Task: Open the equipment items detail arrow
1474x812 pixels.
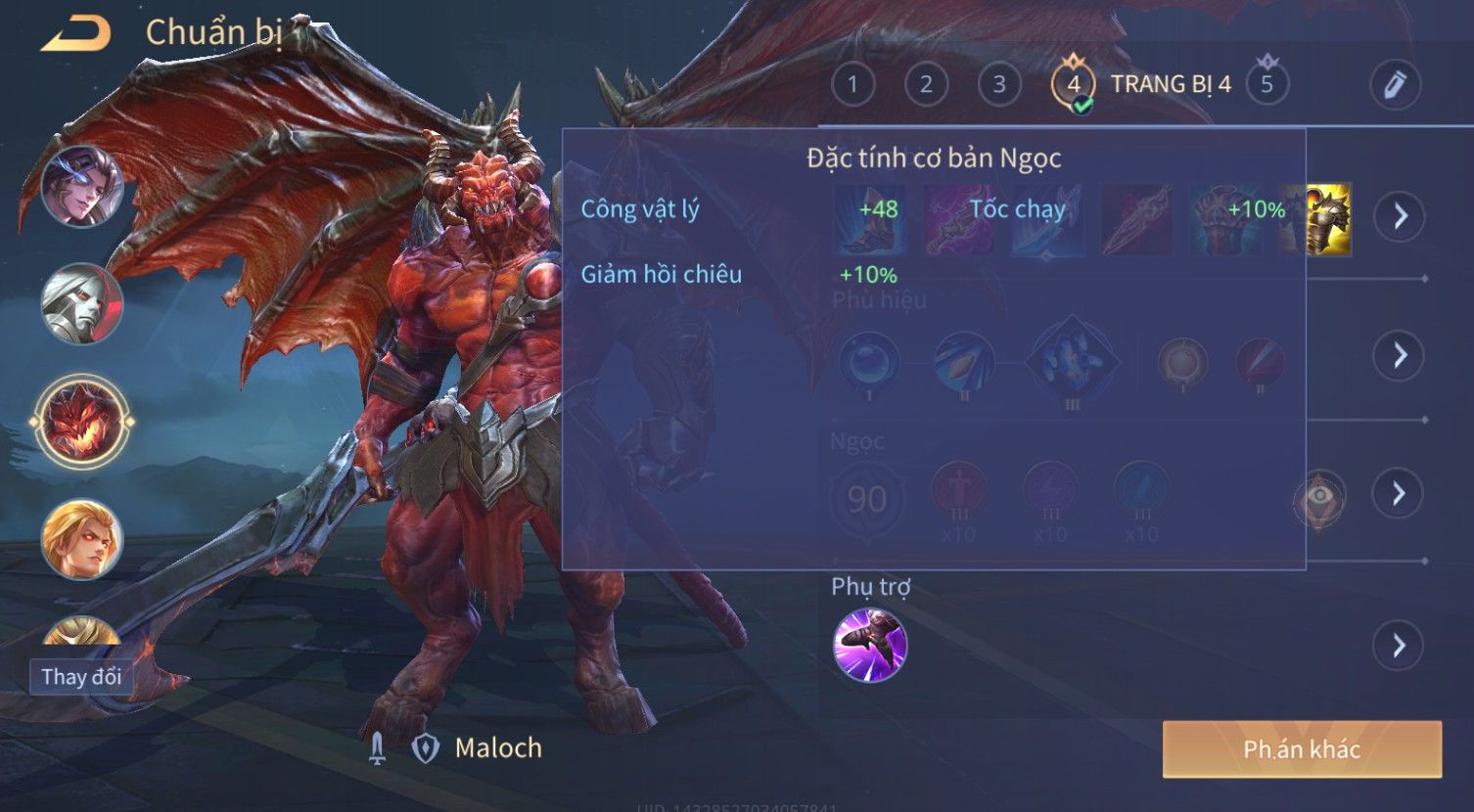Action: click(x=1400, y=215)
